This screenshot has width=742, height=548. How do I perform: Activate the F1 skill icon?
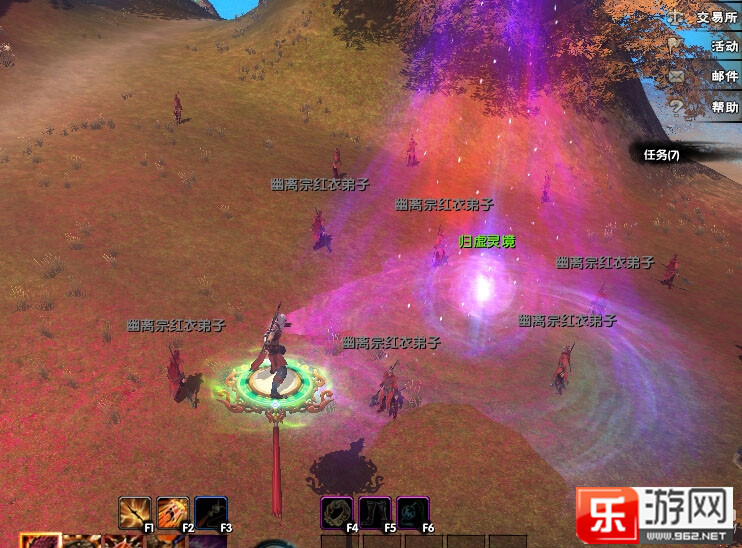[134, 512]
